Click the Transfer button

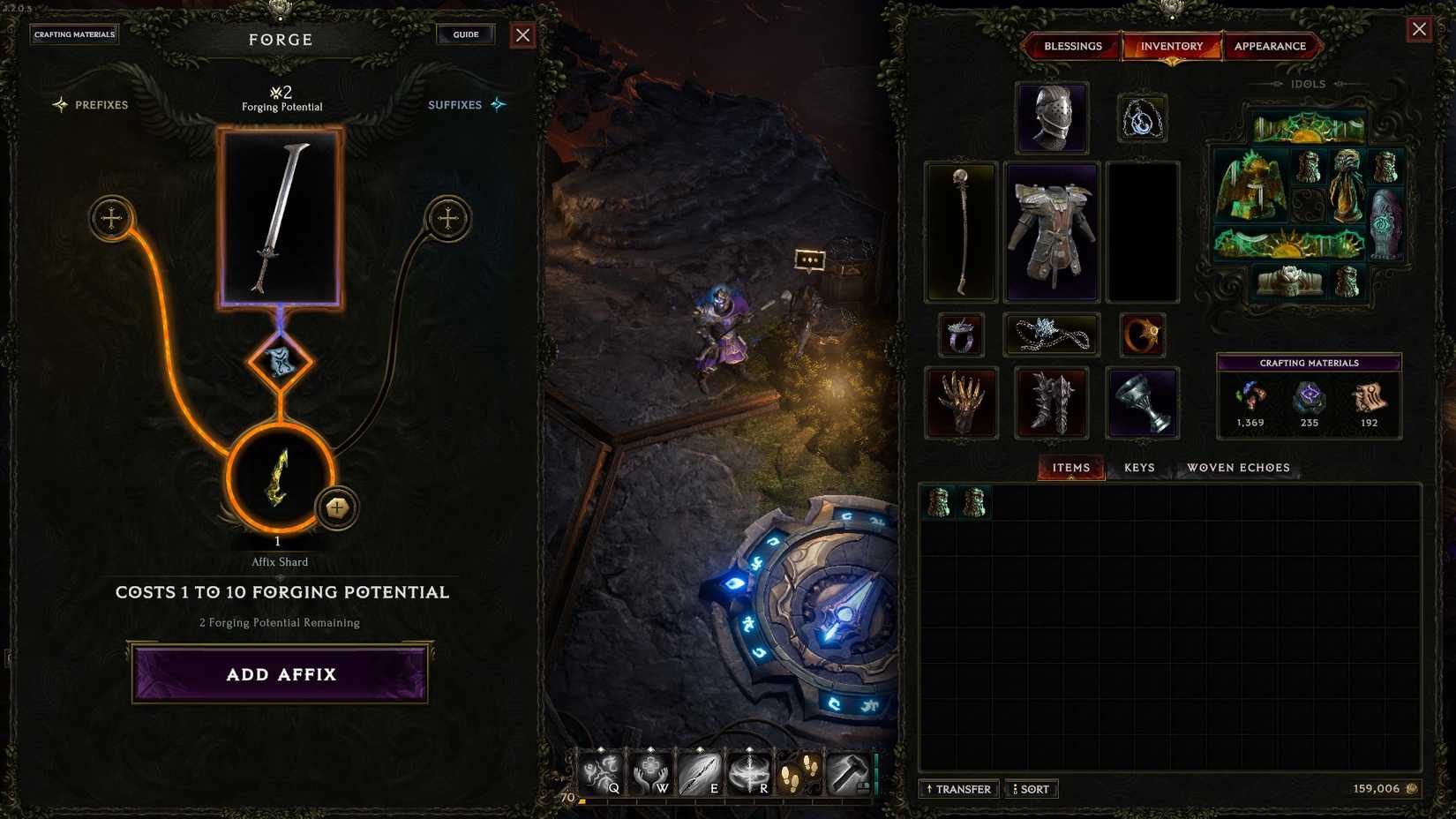point(958,789)
